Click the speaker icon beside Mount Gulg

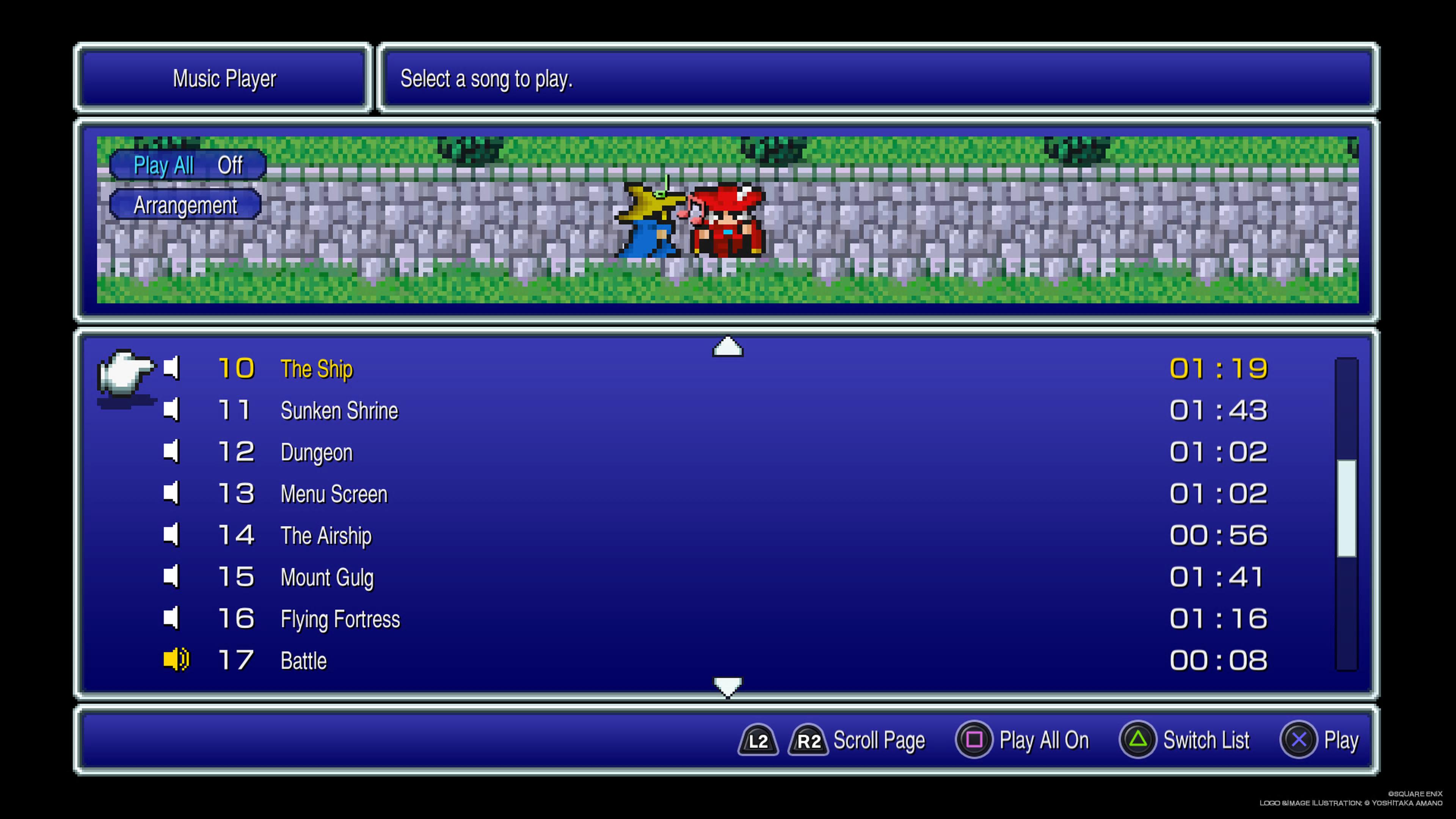coord(171,577)
